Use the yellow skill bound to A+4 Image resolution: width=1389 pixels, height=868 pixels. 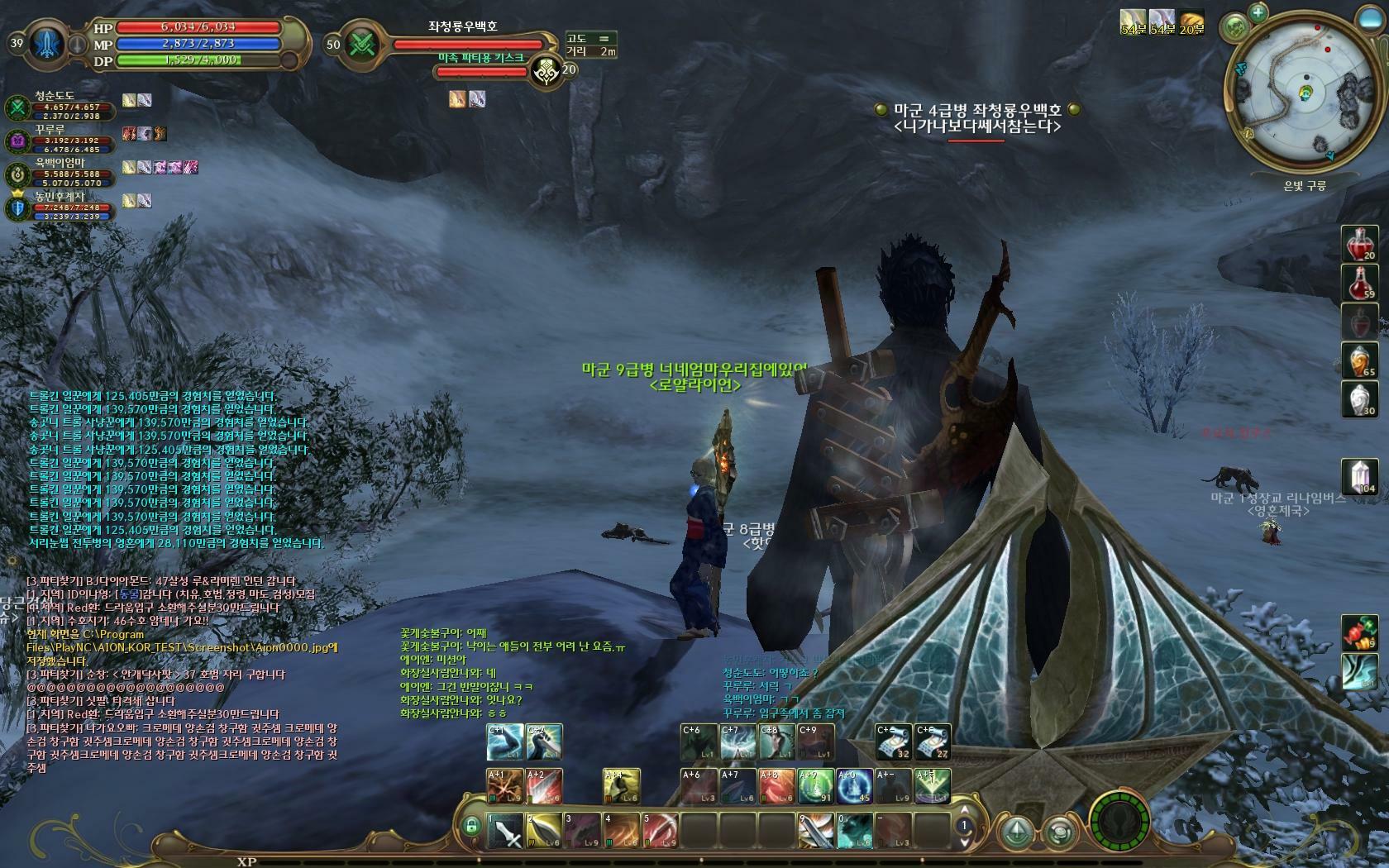(x=621, y=786)
